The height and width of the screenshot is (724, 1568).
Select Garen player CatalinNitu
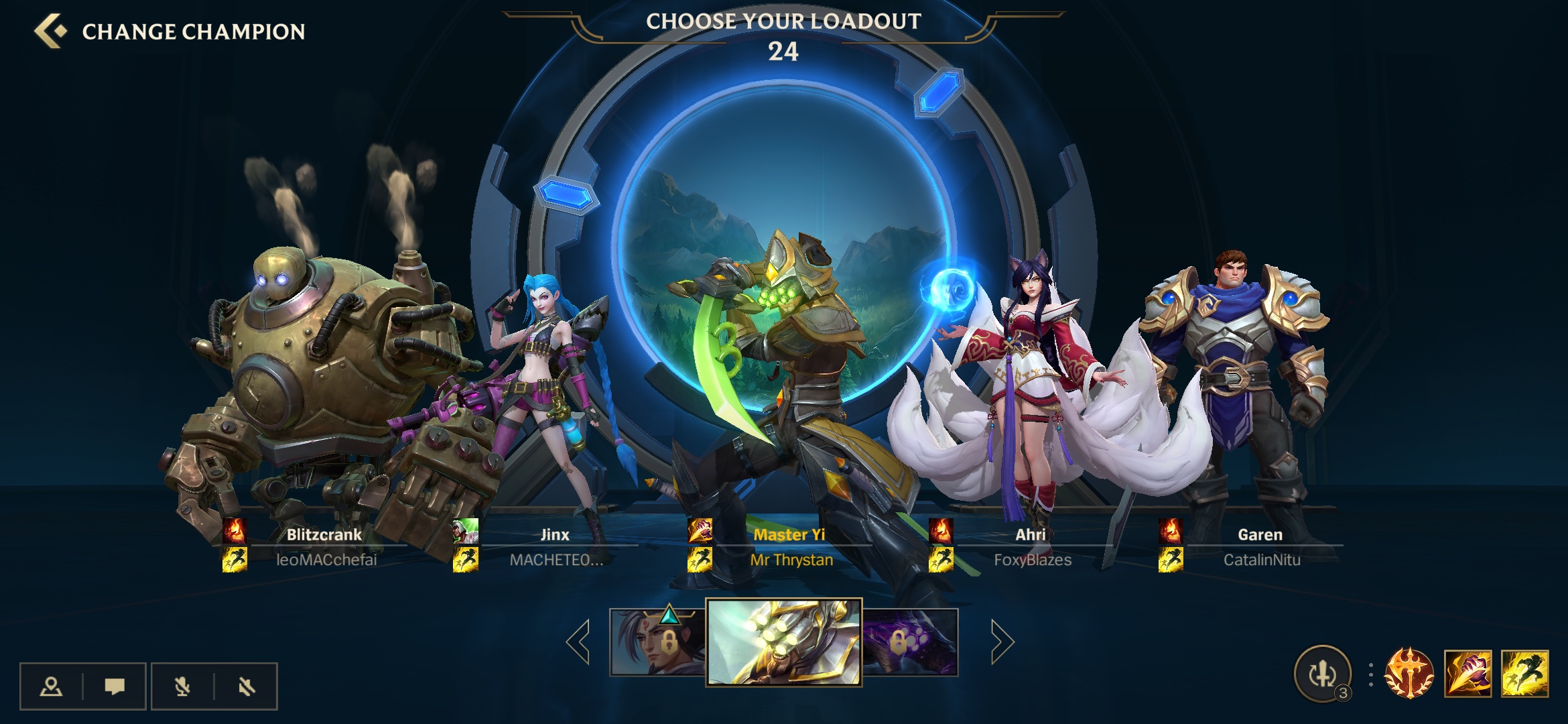[1260, 546]
